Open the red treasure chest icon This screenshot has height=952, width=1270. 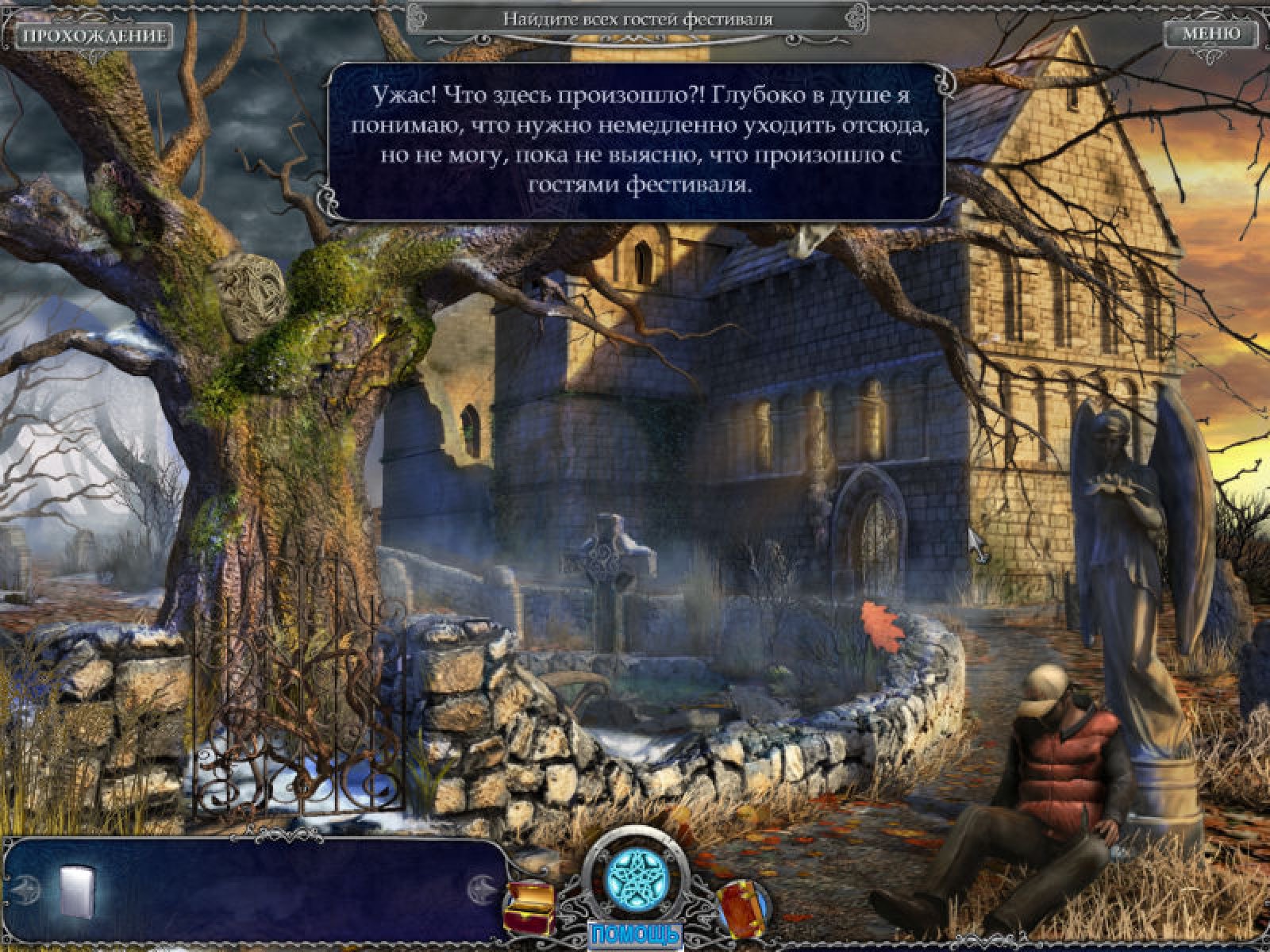click(x=529, y=905)
